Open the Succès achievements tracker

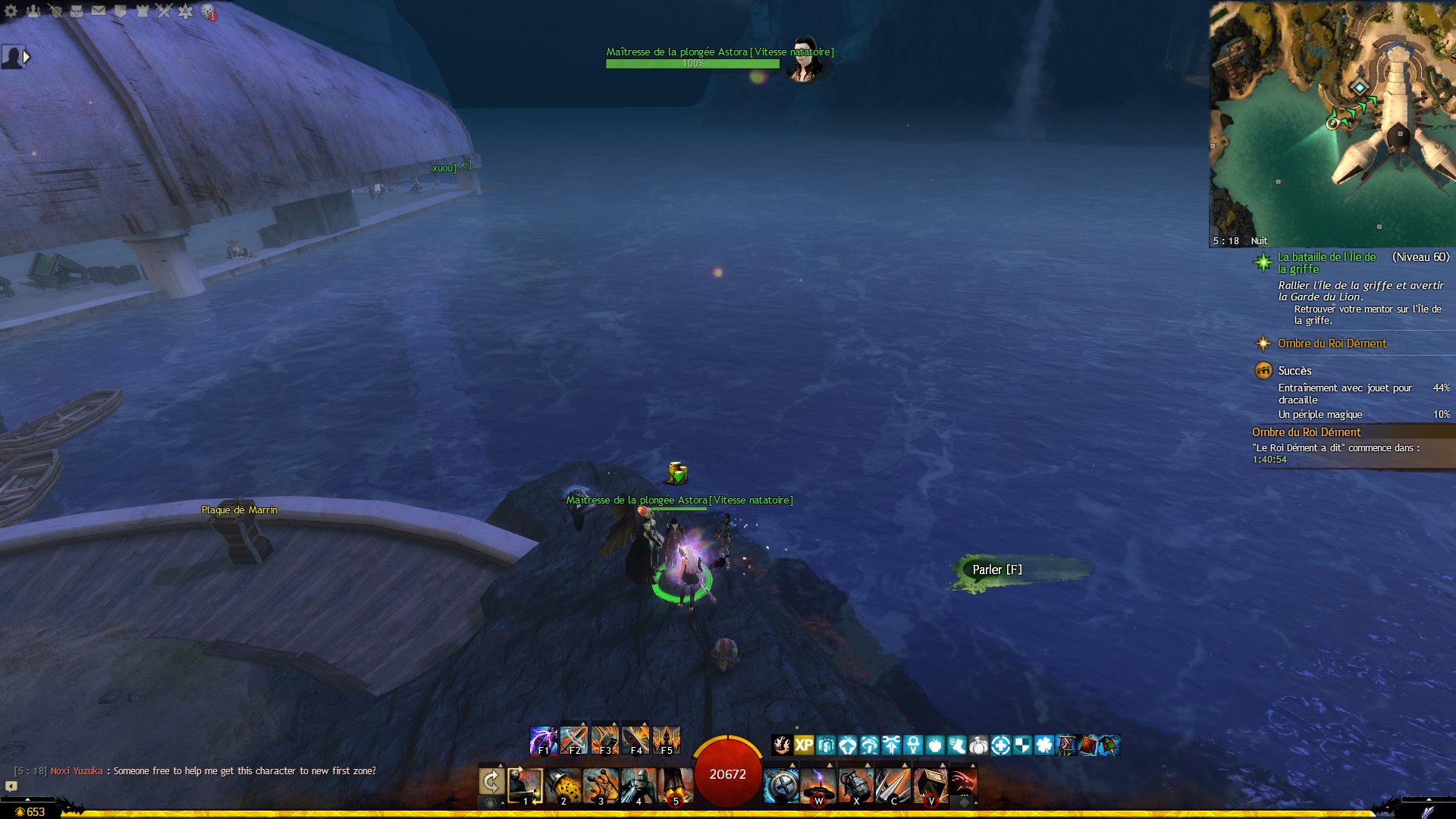point(1294,371)
